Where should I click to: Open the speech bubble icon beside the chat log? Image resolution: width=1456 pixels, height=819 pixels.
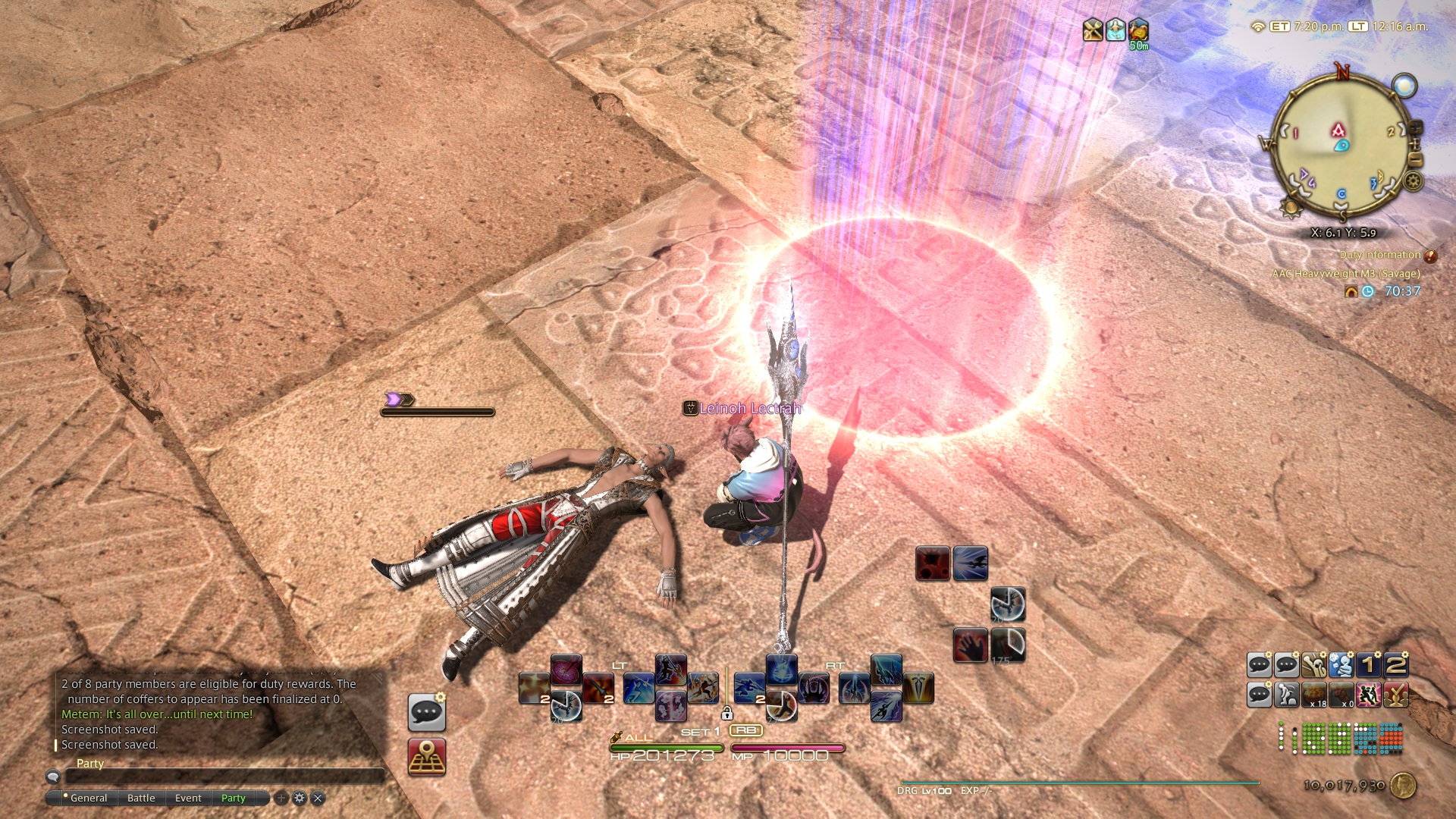(427, 712)
